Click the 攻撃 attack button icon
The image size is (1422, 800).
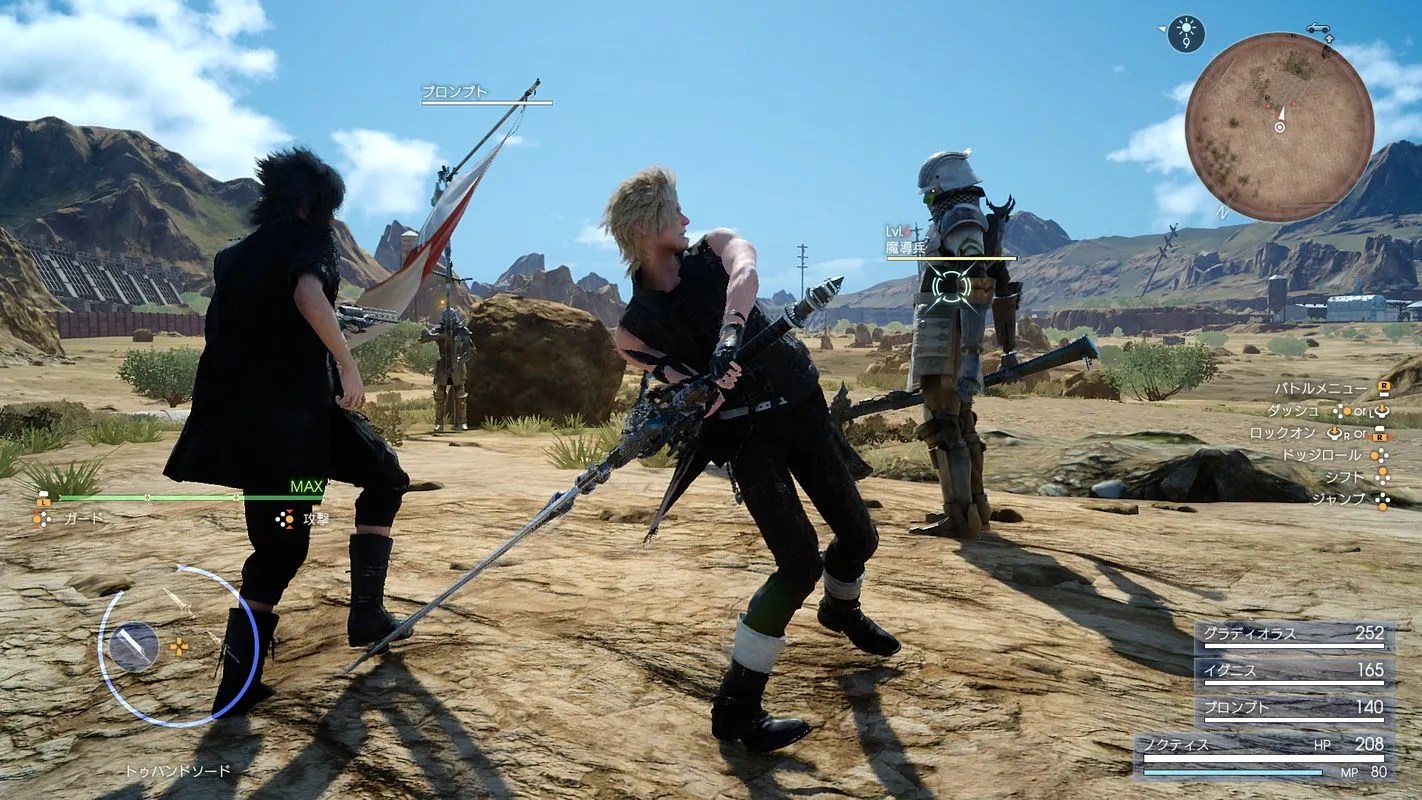(x=283, y=519)
